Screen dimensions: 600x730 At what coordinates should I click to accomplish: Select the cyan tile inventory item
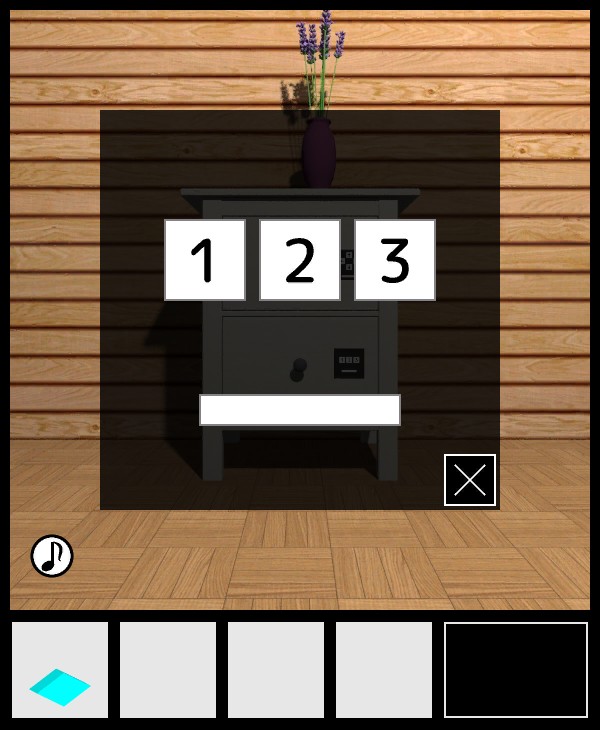60,670
